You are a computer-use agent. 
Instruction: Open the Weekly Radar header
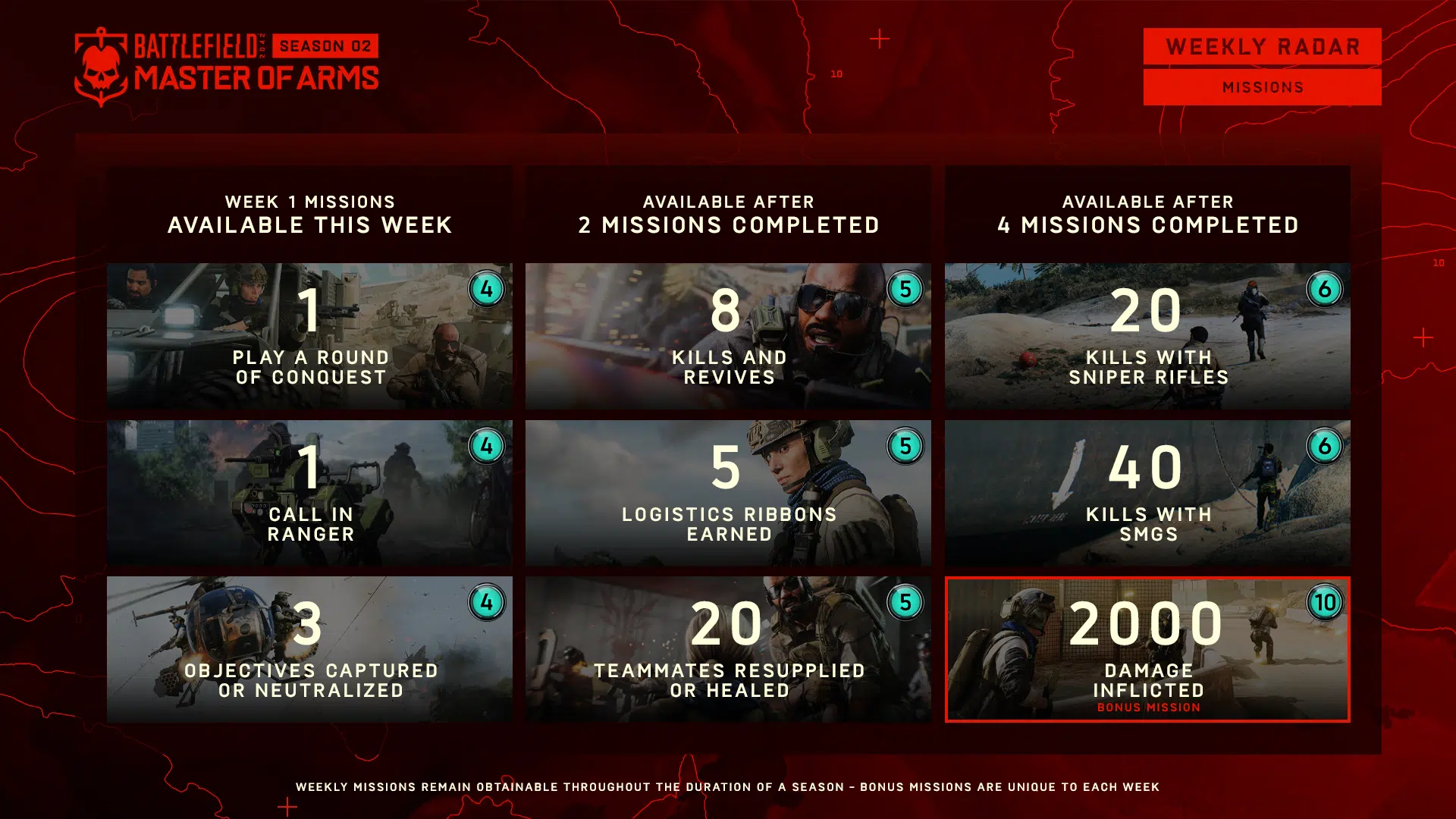point(1262,47)
